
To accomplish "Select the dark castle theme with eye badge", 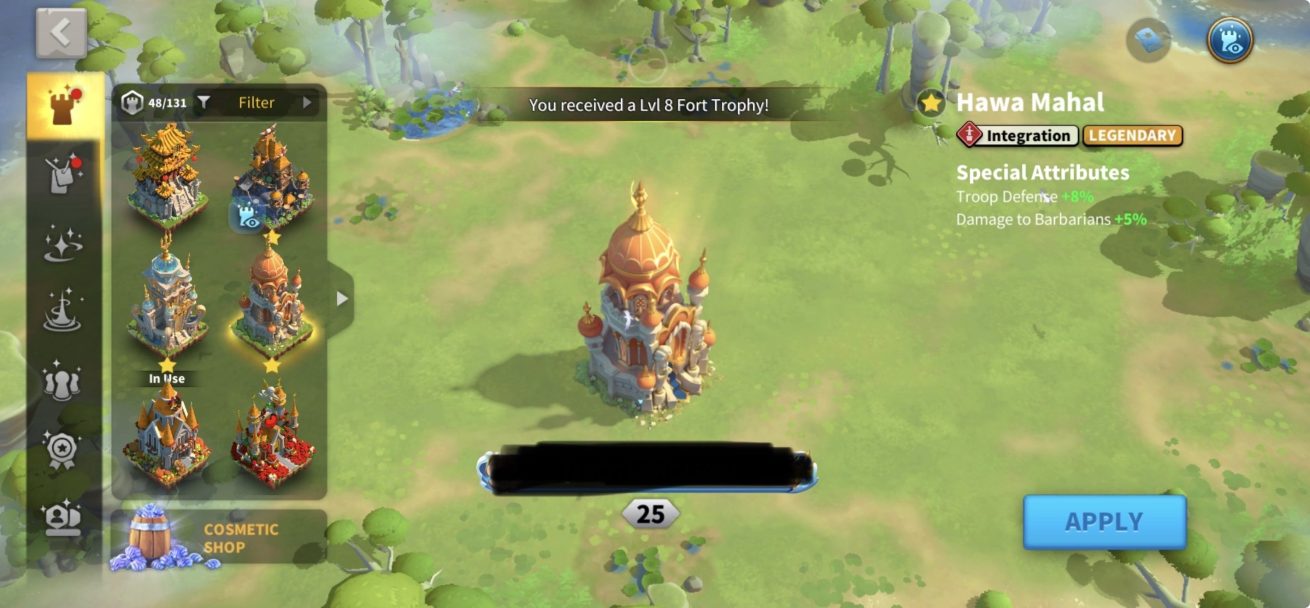I will pyautogui.click(x=271, y=177).
